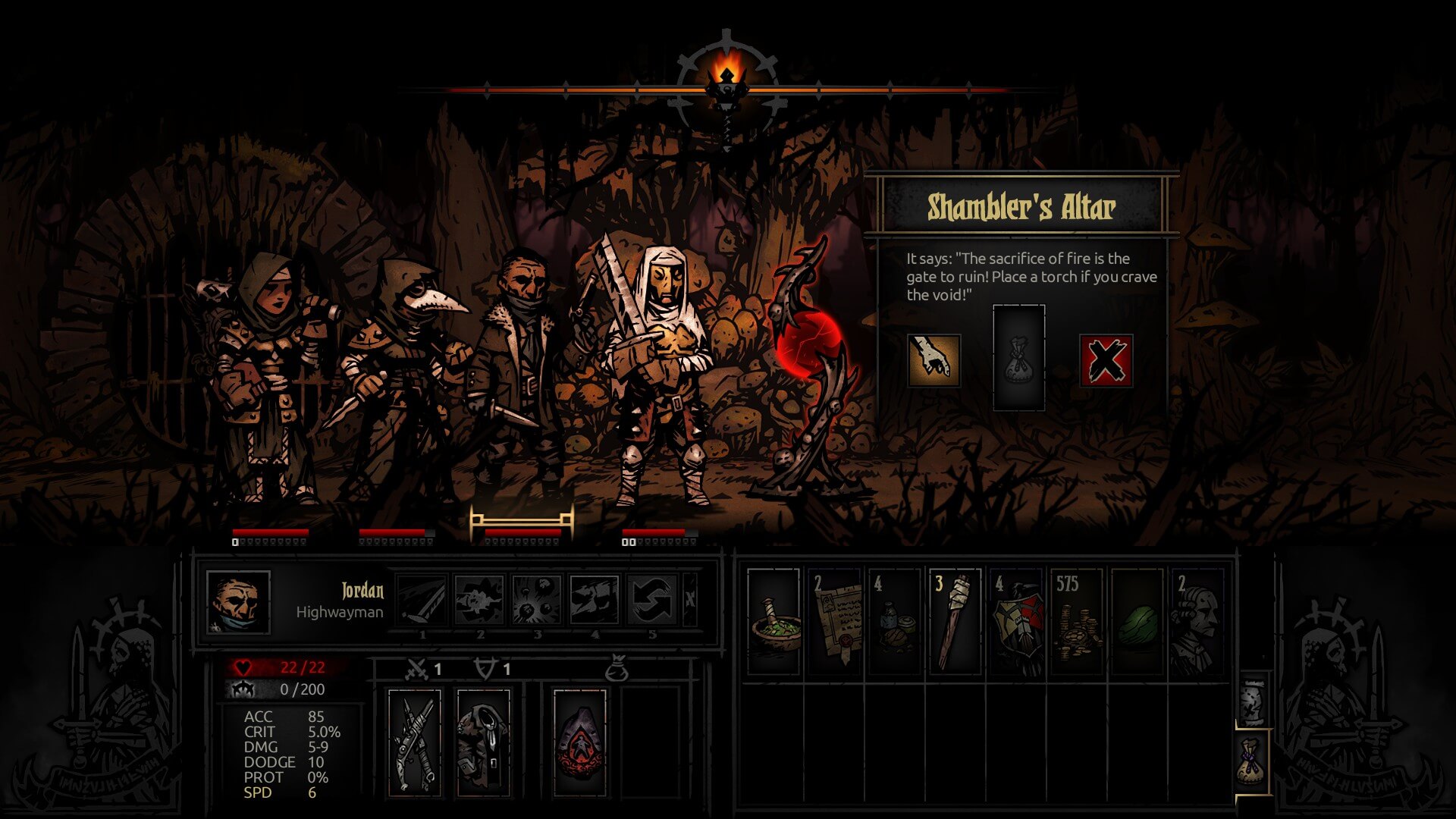The height and width of the screenshot is (819, 1456).
Task: Select the torch stack in inventory
Action: point(955,621)
